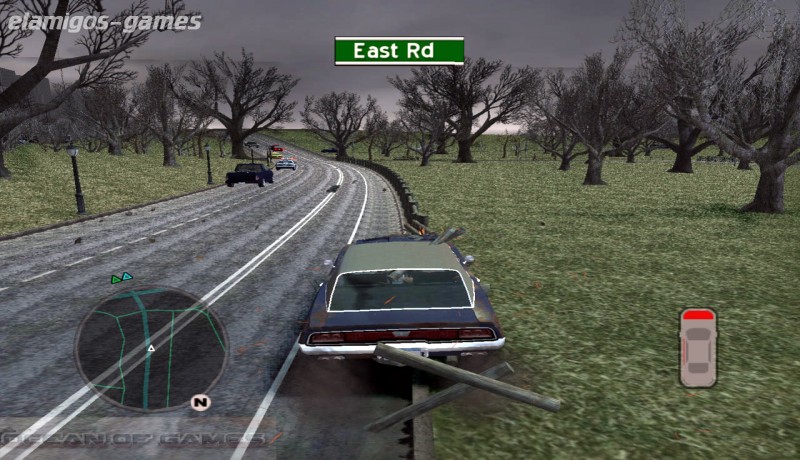This screenshot has height=460, width=800.
Task: Click the East Rd street sign
Action: 399,50
